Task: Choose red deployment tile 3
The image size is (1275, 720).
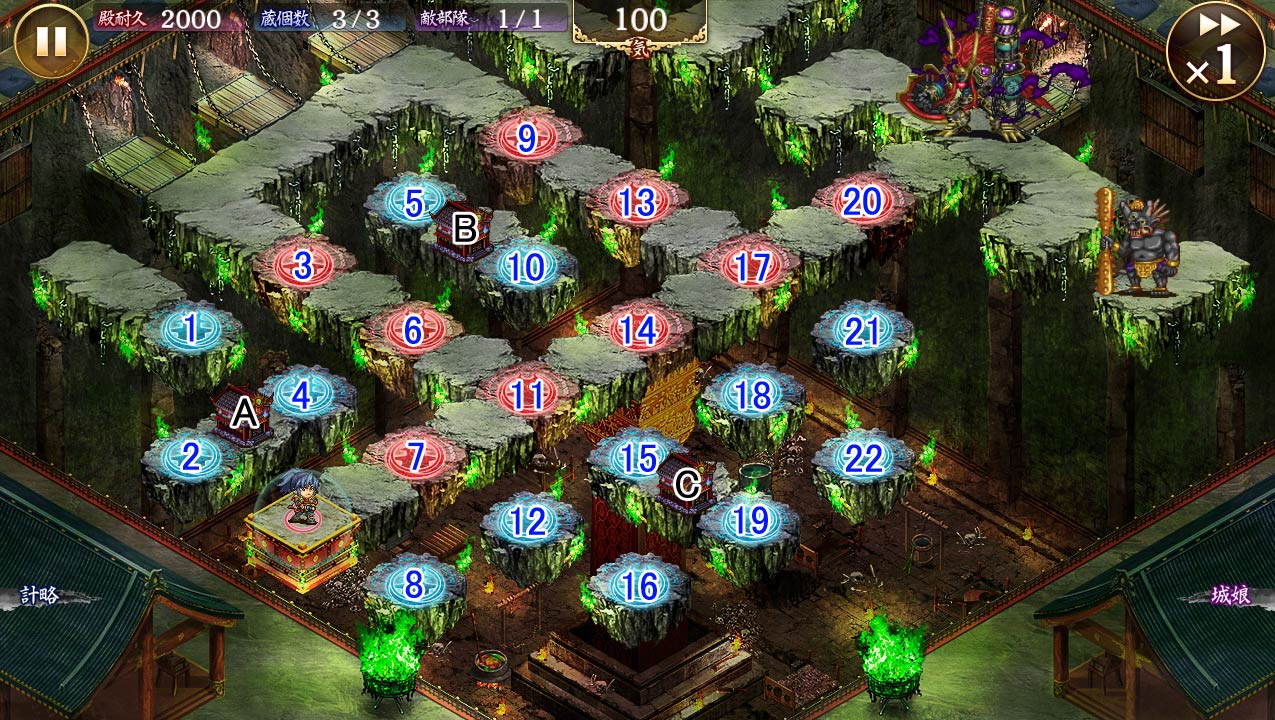Action: [303, 265]
